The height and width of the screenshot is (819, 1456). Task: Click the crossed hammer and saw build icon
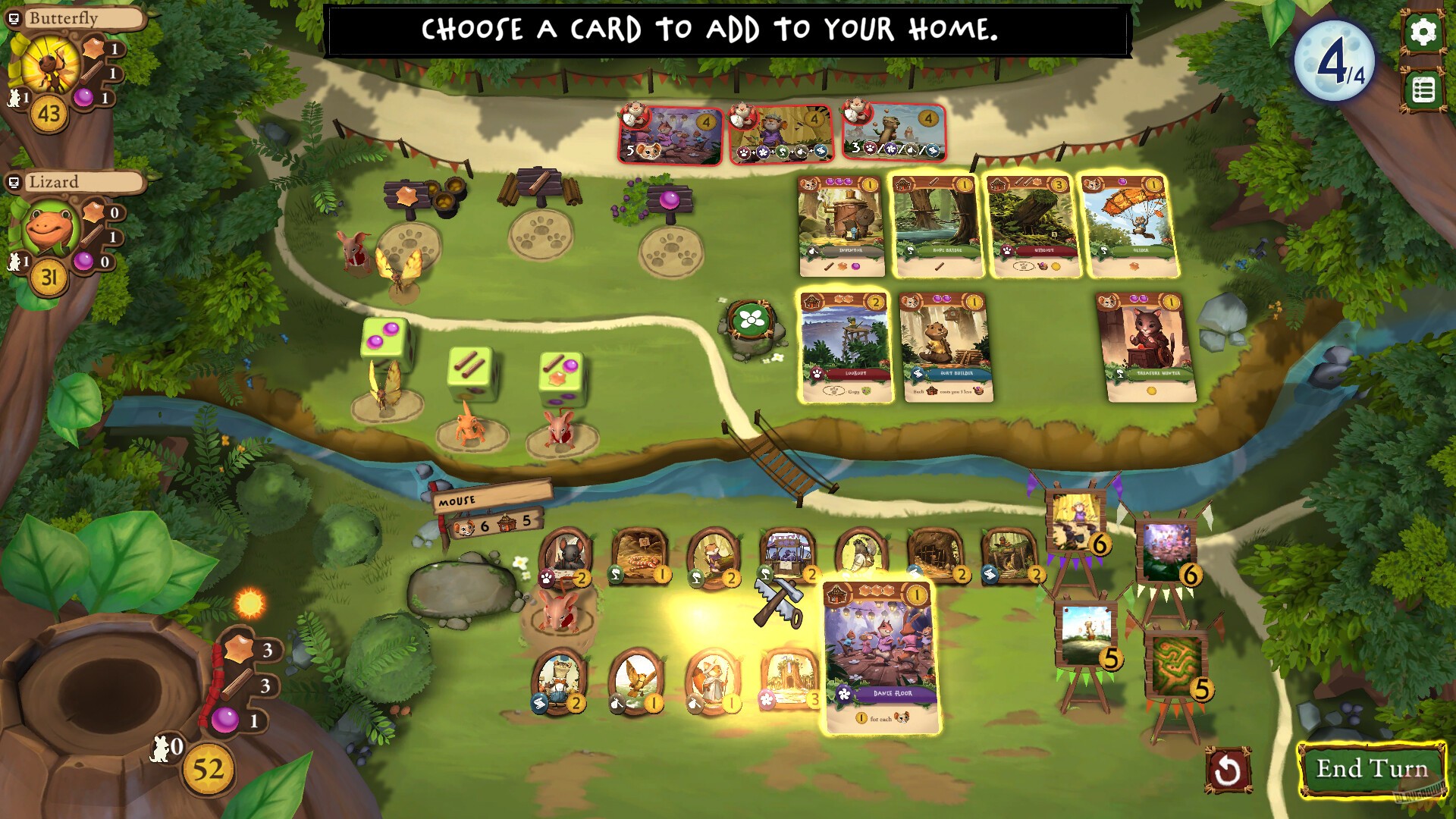tap(778, 599)
